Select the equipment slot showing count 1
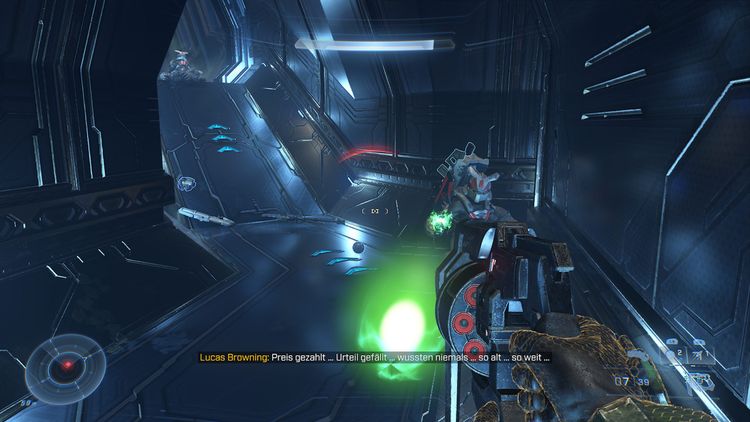Viewport: 750px width, 422px height. pos(700,356)
